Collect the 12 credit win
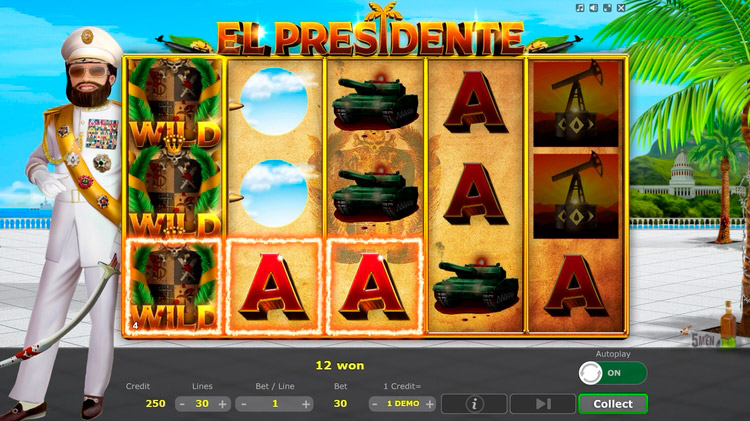The image size is (750, 421). [x=612, y=404]
